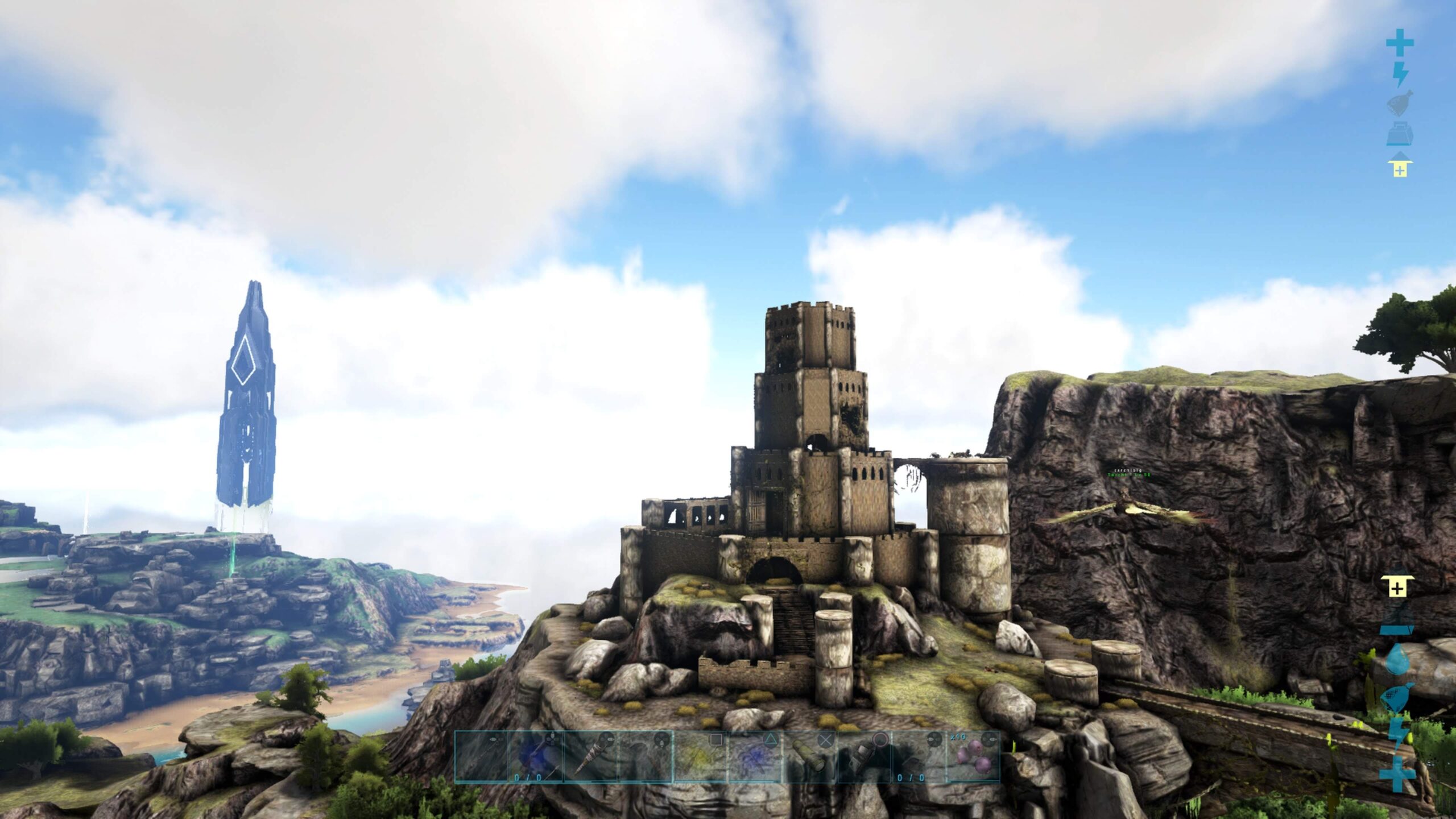
Task: Equip the torch from the hotbar
Action: click(591, 758)
